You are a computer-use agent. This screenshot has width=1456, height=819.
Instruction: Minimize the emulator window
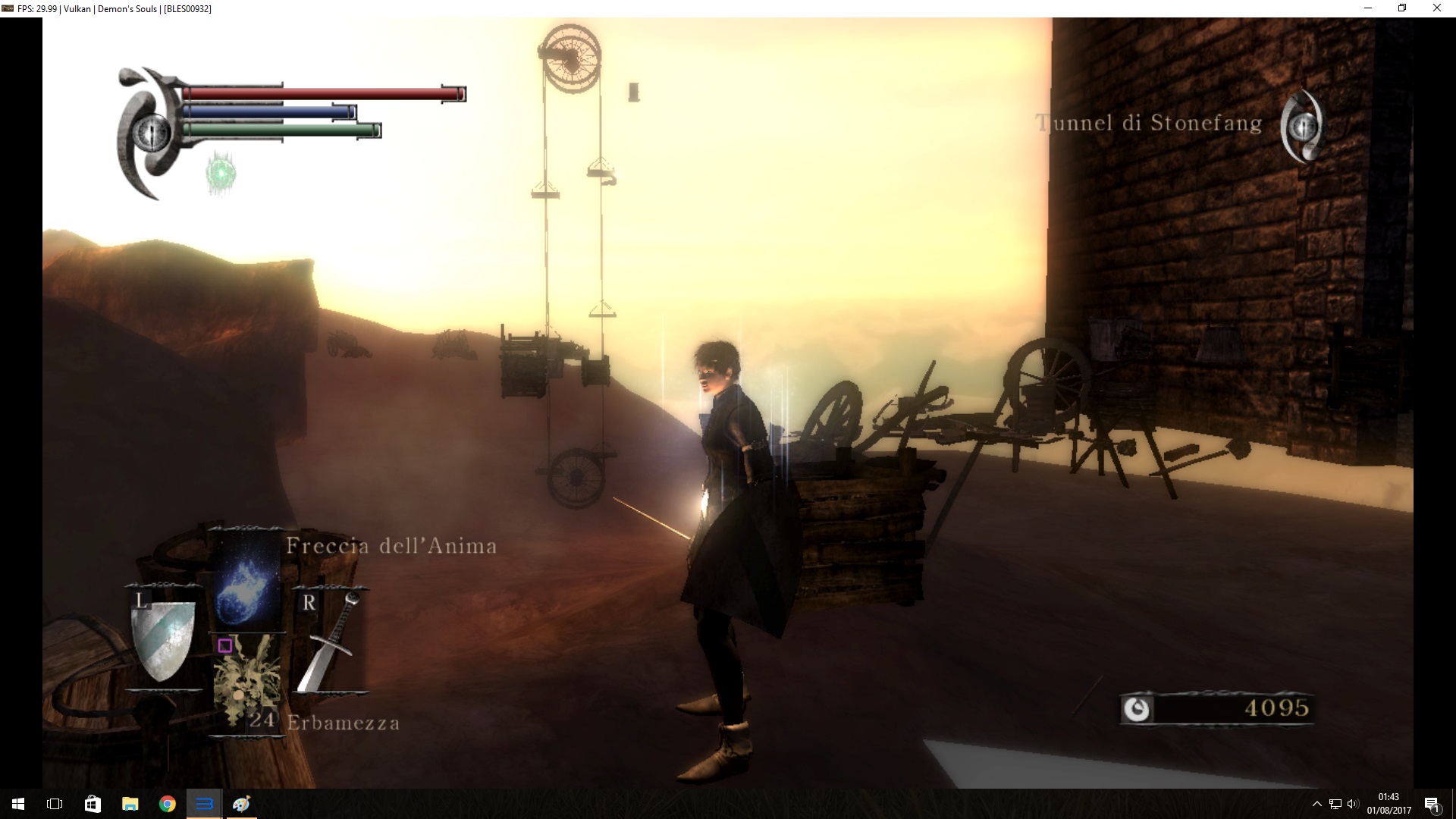[x=1368, y=8]
